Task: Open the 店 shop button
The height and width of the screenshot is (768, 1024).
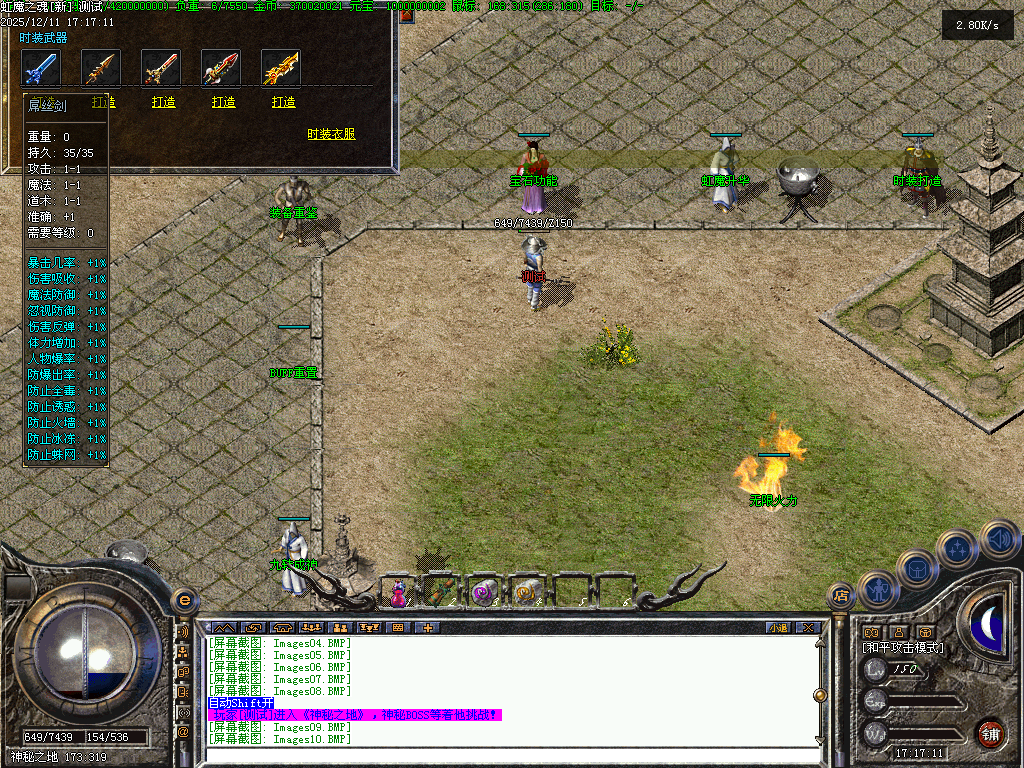Action: pos(841,597)
